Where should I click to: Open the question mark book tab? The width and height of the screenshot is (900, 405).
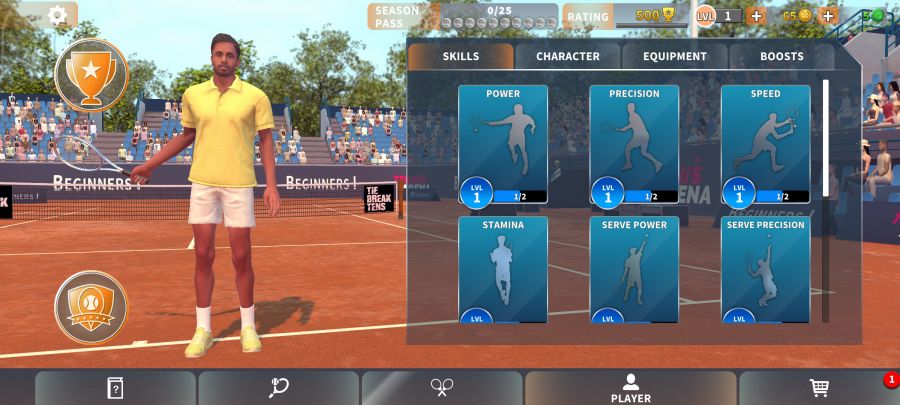point(115,388)
